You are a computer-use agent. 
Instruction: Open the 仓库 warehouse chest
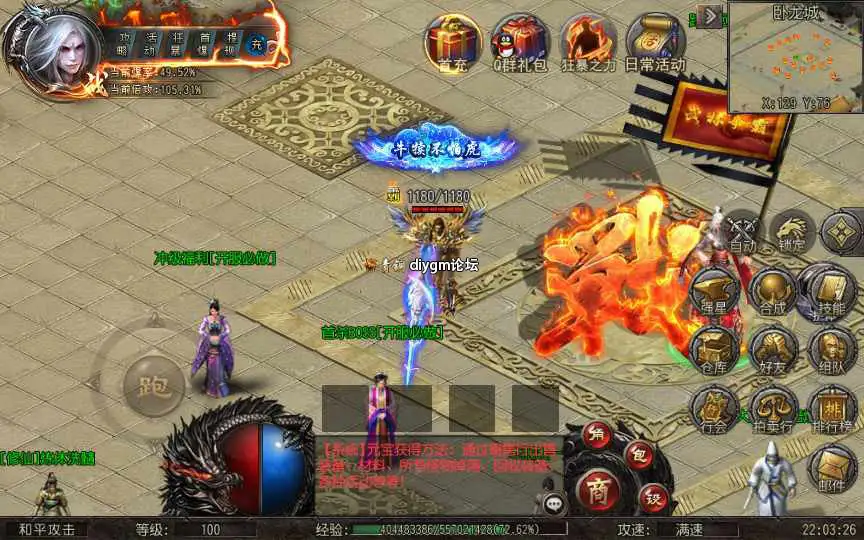(x=714, y=350)
